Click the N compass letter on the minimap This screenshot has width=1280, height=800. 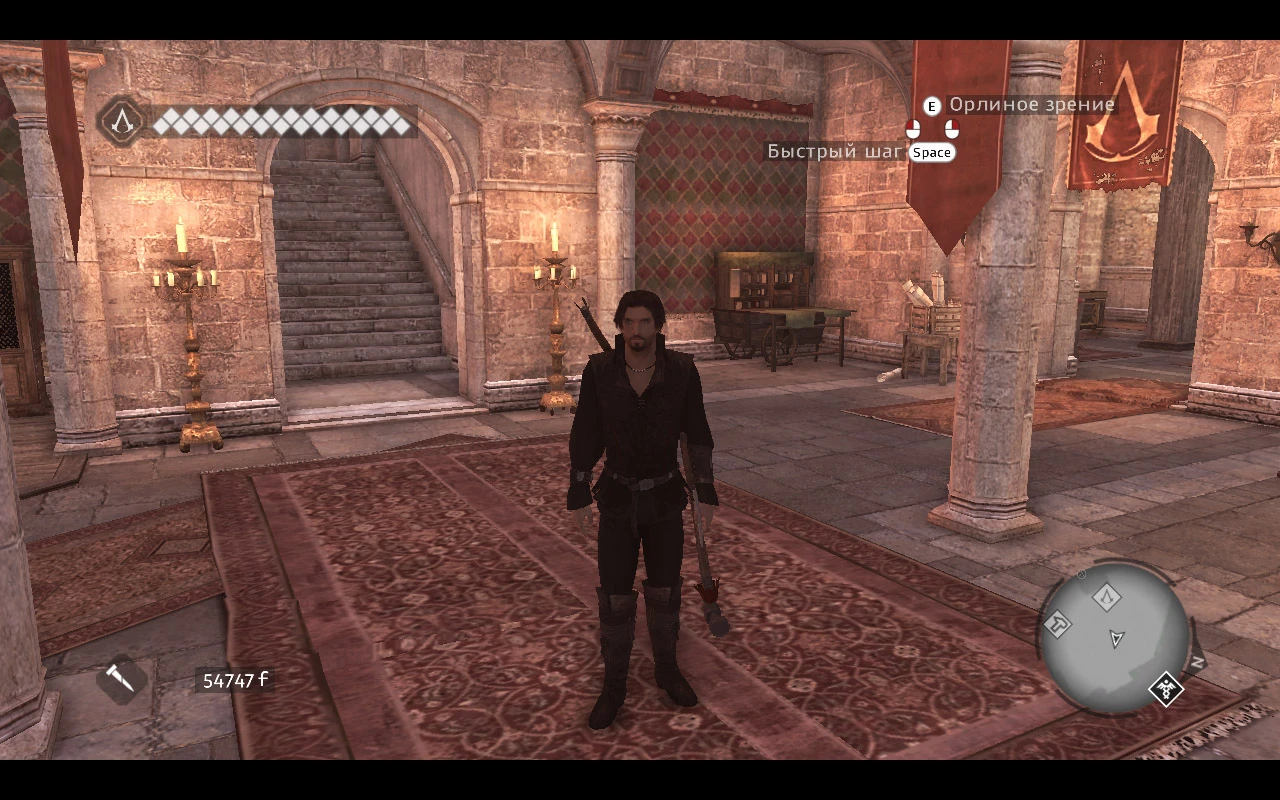1196,660
